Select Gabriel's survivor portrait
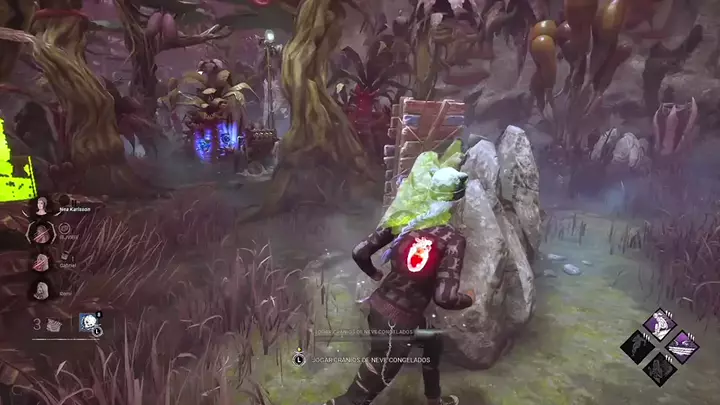 [x=42, y=262]
